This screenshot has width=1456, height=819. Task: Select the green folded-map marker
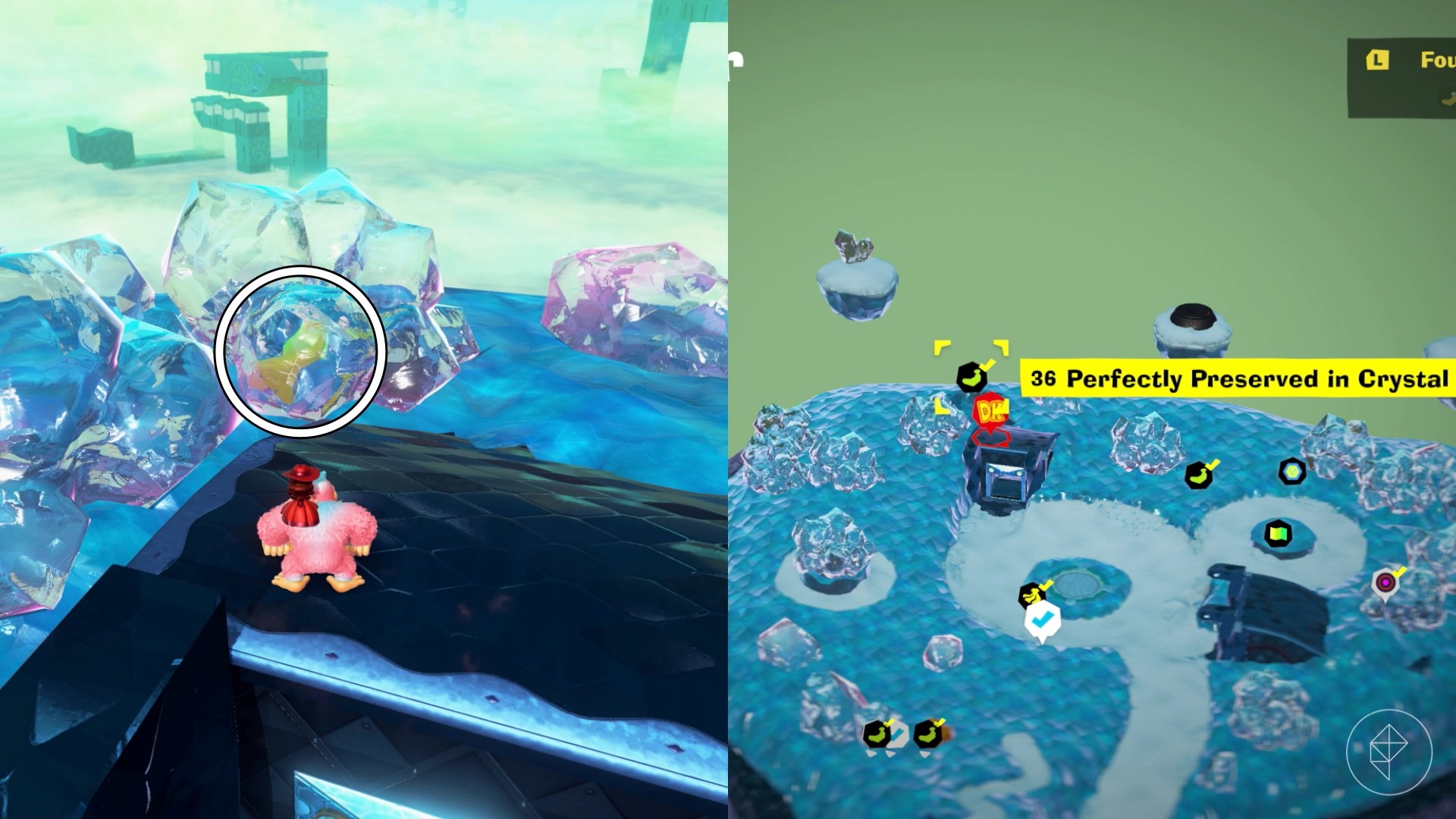tap(1278, 534)
